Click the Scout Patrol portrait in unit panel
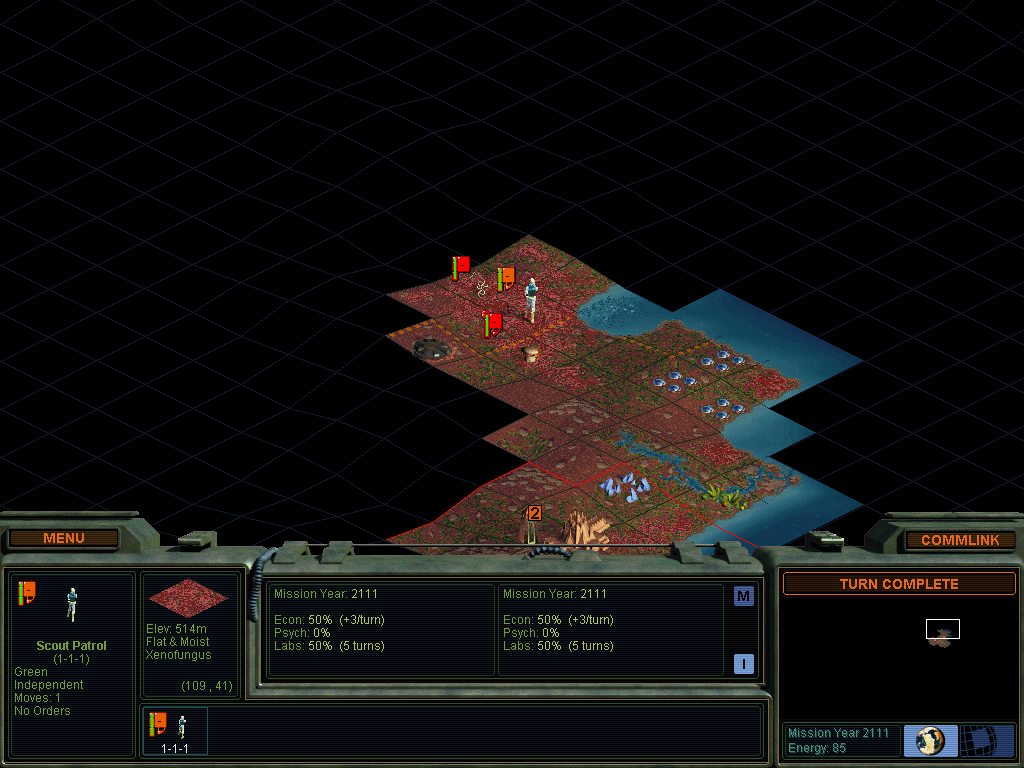This screenshot has width=1024, height=768. [x=71, y=603]
